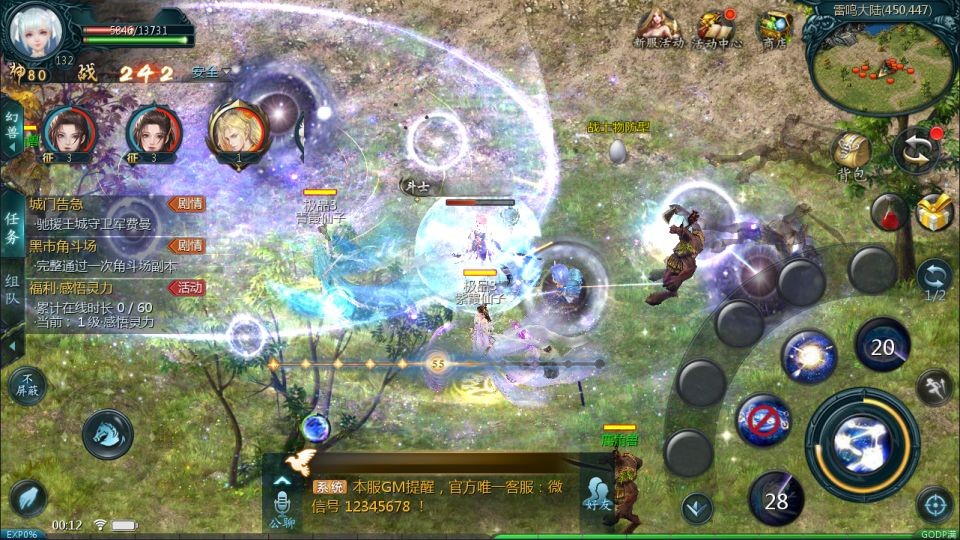Screen dimensions: 960x540
Task: Use the red health potion button
Action: pyautogui.click(x=888, y=211)
